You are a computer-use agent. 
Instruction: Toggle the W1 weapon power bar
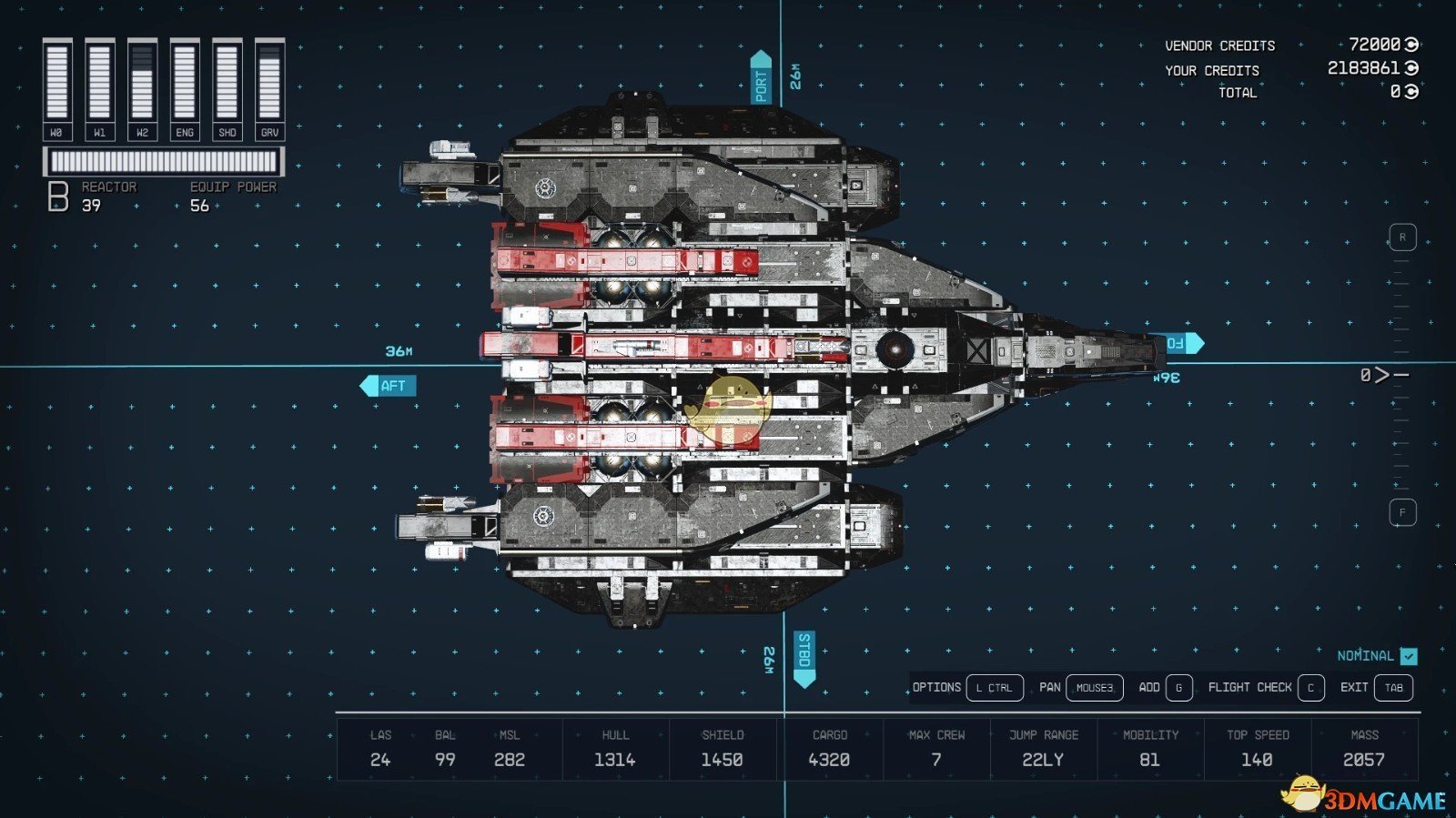click(x=100, y=82)
